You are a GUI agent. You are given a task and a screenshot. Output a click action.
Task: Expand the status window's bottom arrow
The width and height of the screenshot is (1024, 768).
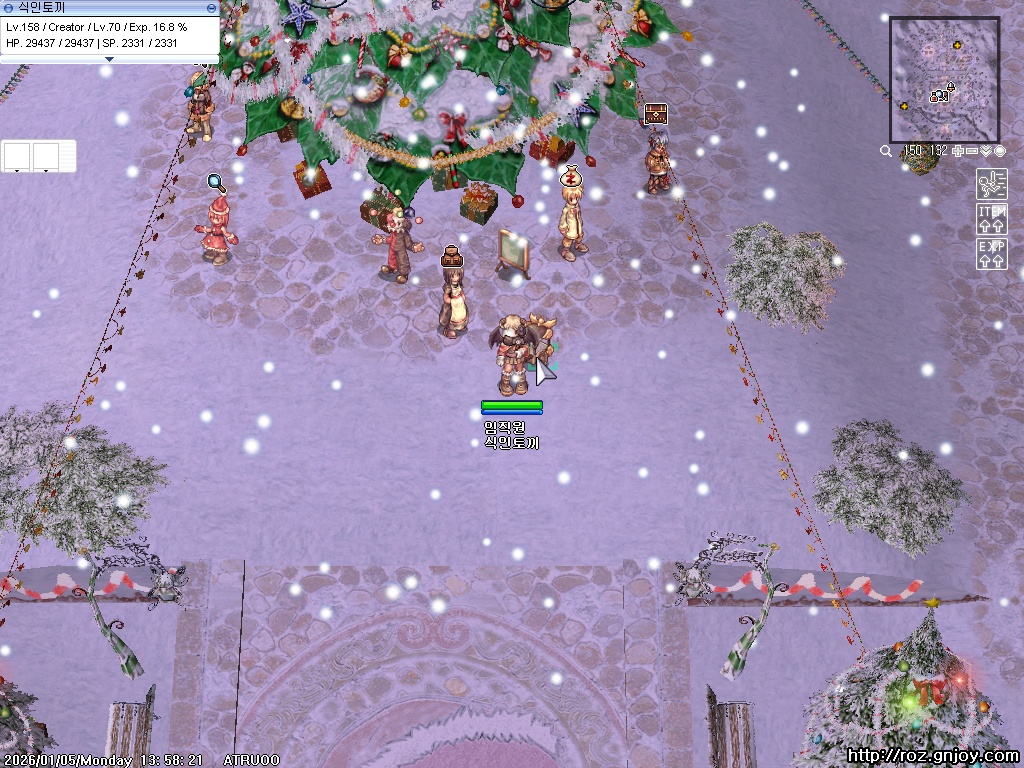(109, 59)
